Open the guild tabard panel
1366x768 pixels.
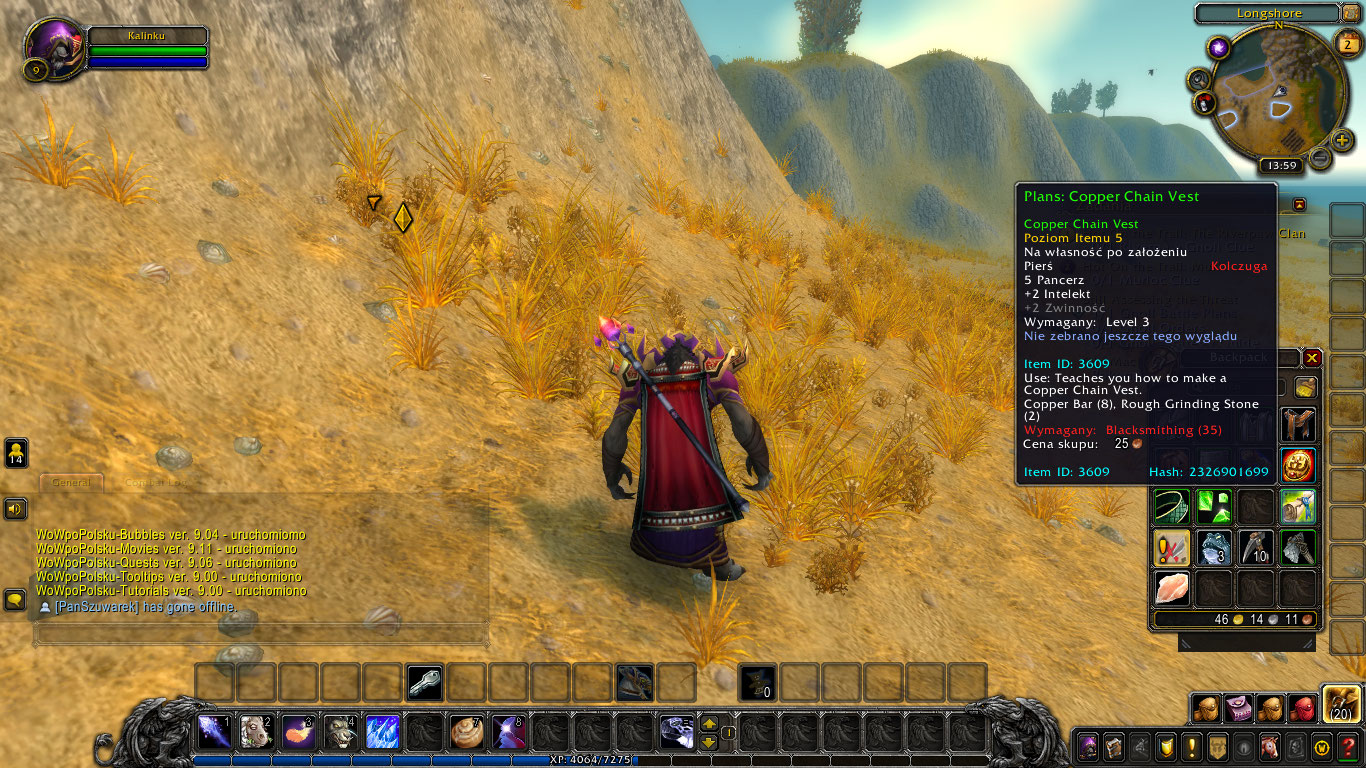click(x=1217, y=746)
